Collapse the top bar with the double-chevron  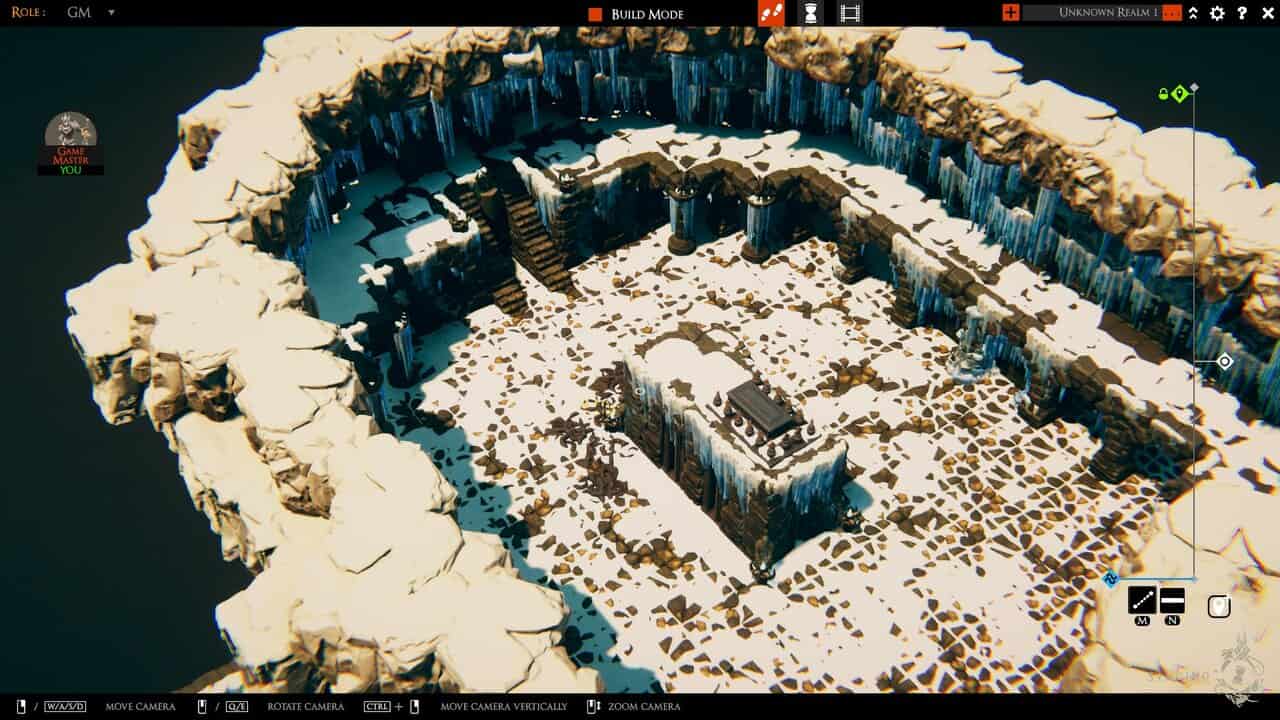[x=1192, y=13]
